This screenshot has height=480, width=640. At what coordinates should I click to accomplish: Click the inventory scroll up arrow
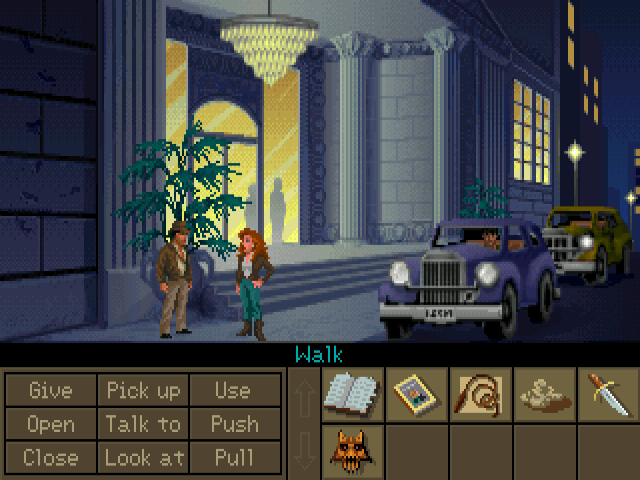click(304, 394)
